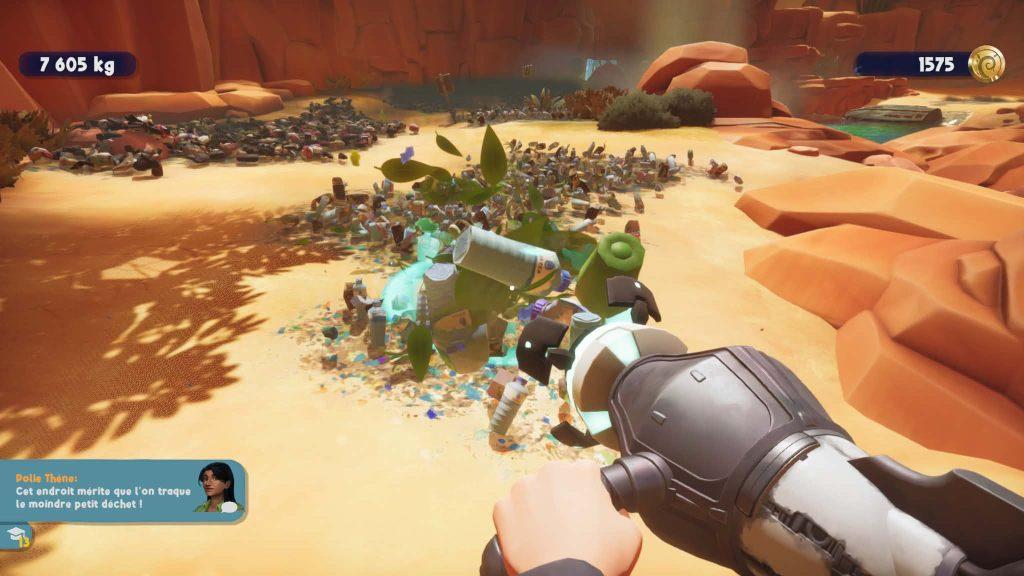Screen dimensions: 1024x576
Task: Open the graduation cap tutorial icon
Action: pyautogui.click(x=15, y=537)
